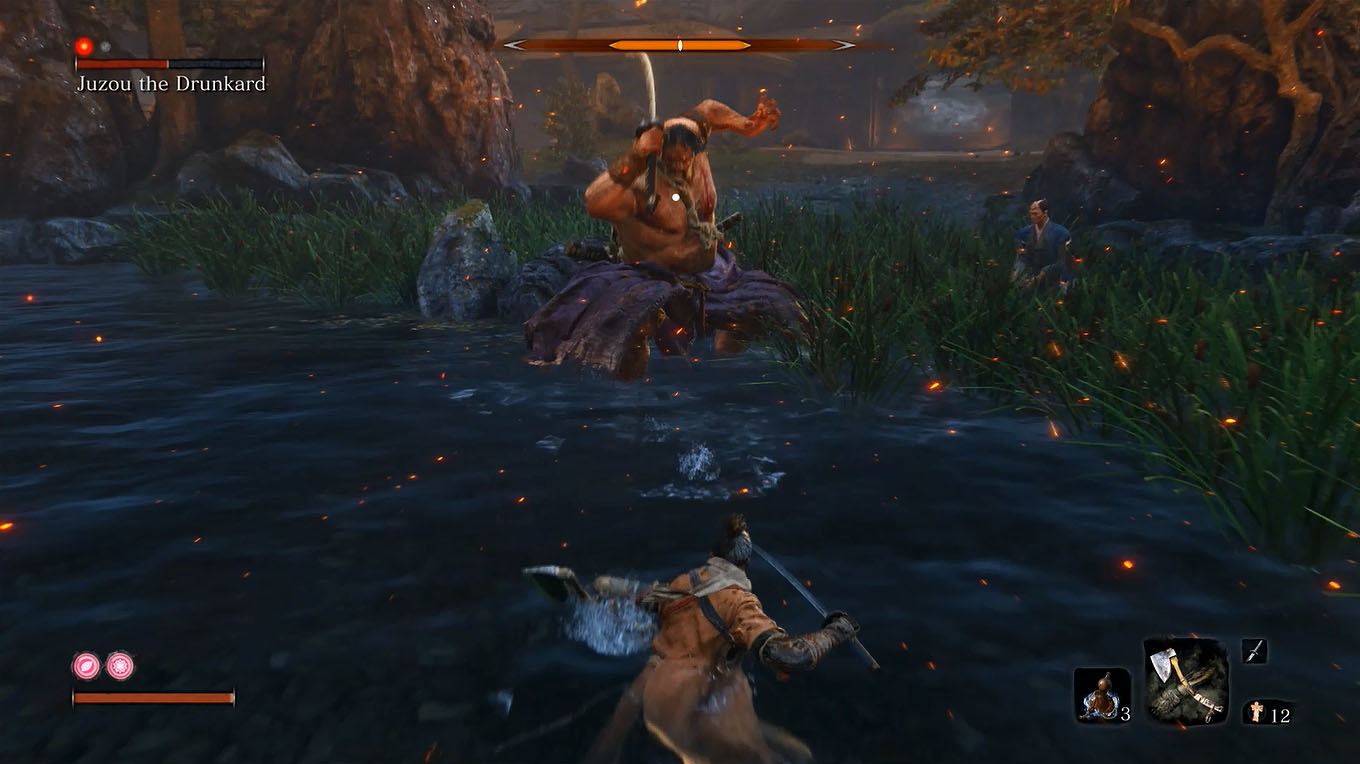Click the spirit emblem count reading 12

tap(1283, 712)
